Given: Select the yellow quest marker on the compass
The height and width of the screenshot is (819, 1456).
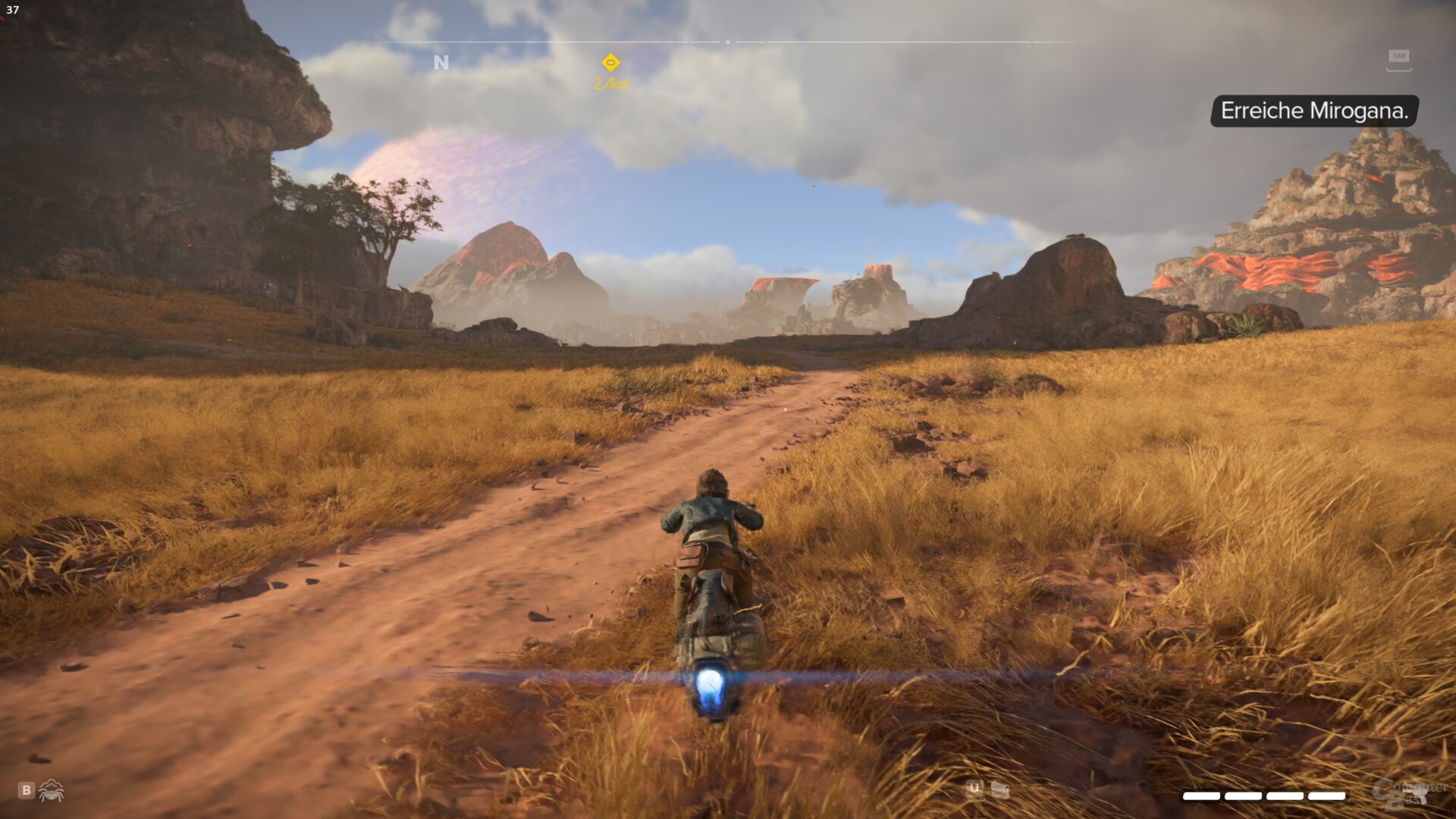Looking at the screenshot, I should 610,63.
